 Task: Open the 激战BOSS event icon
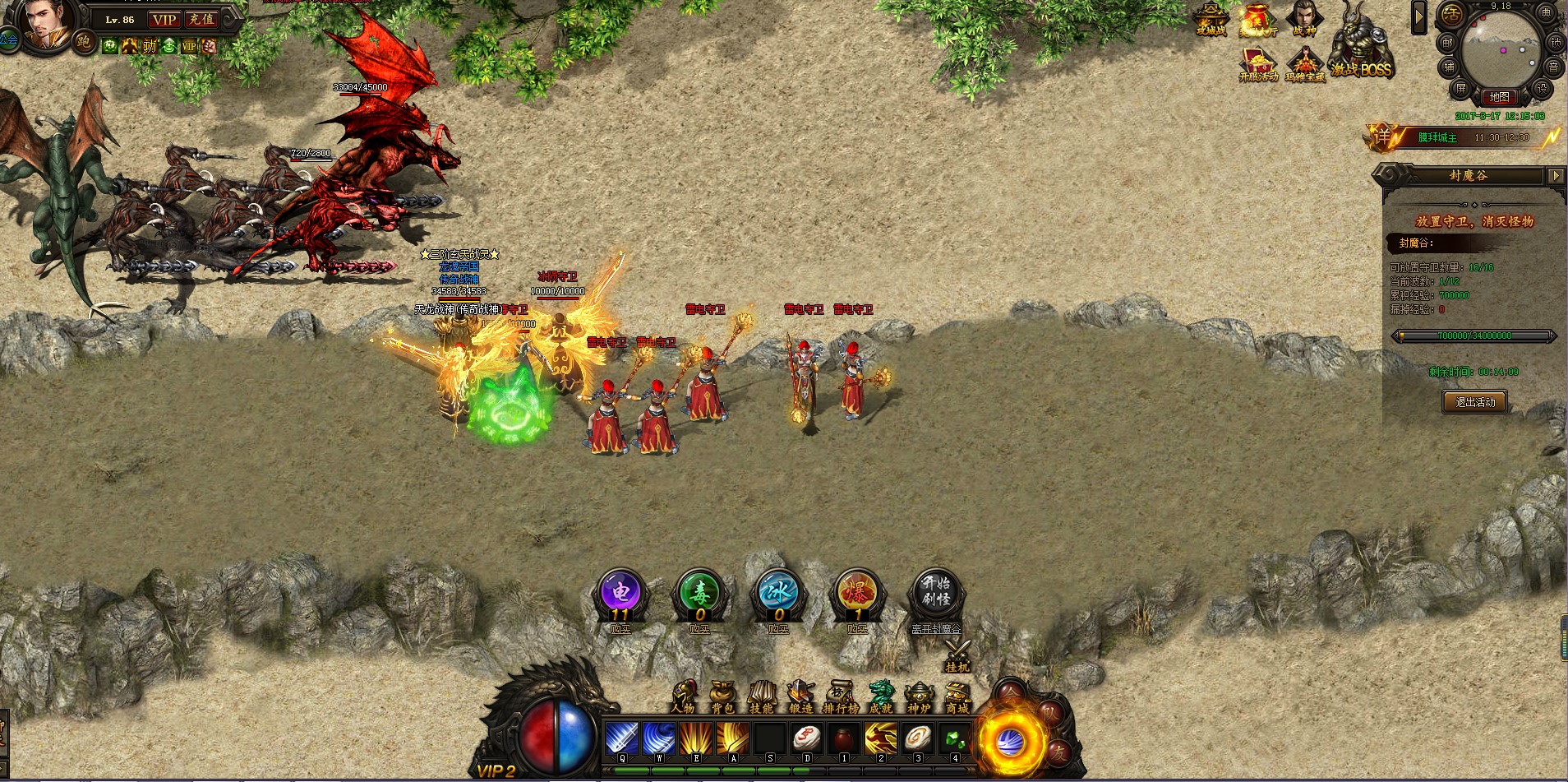[1361, 45]
